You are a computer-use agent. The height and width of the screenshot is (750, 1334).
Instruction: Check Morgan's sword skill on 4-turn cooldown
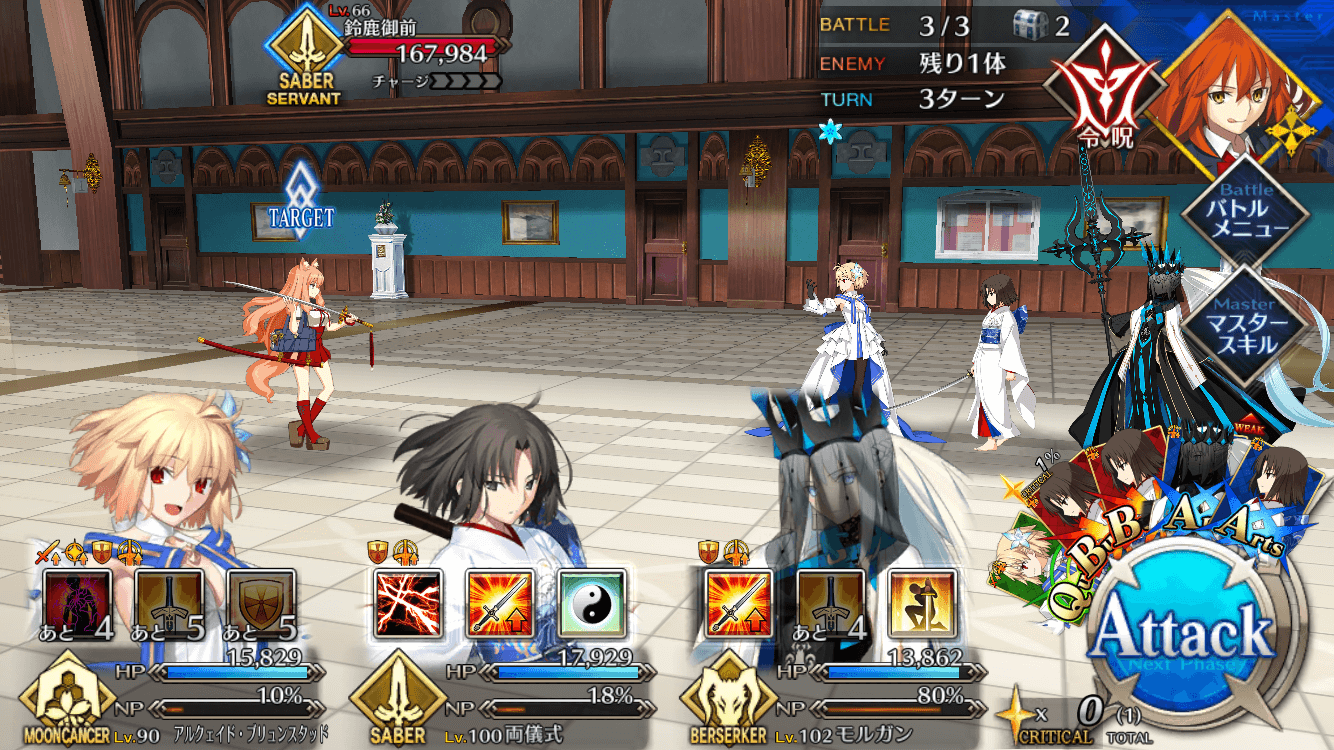(831, 604)
